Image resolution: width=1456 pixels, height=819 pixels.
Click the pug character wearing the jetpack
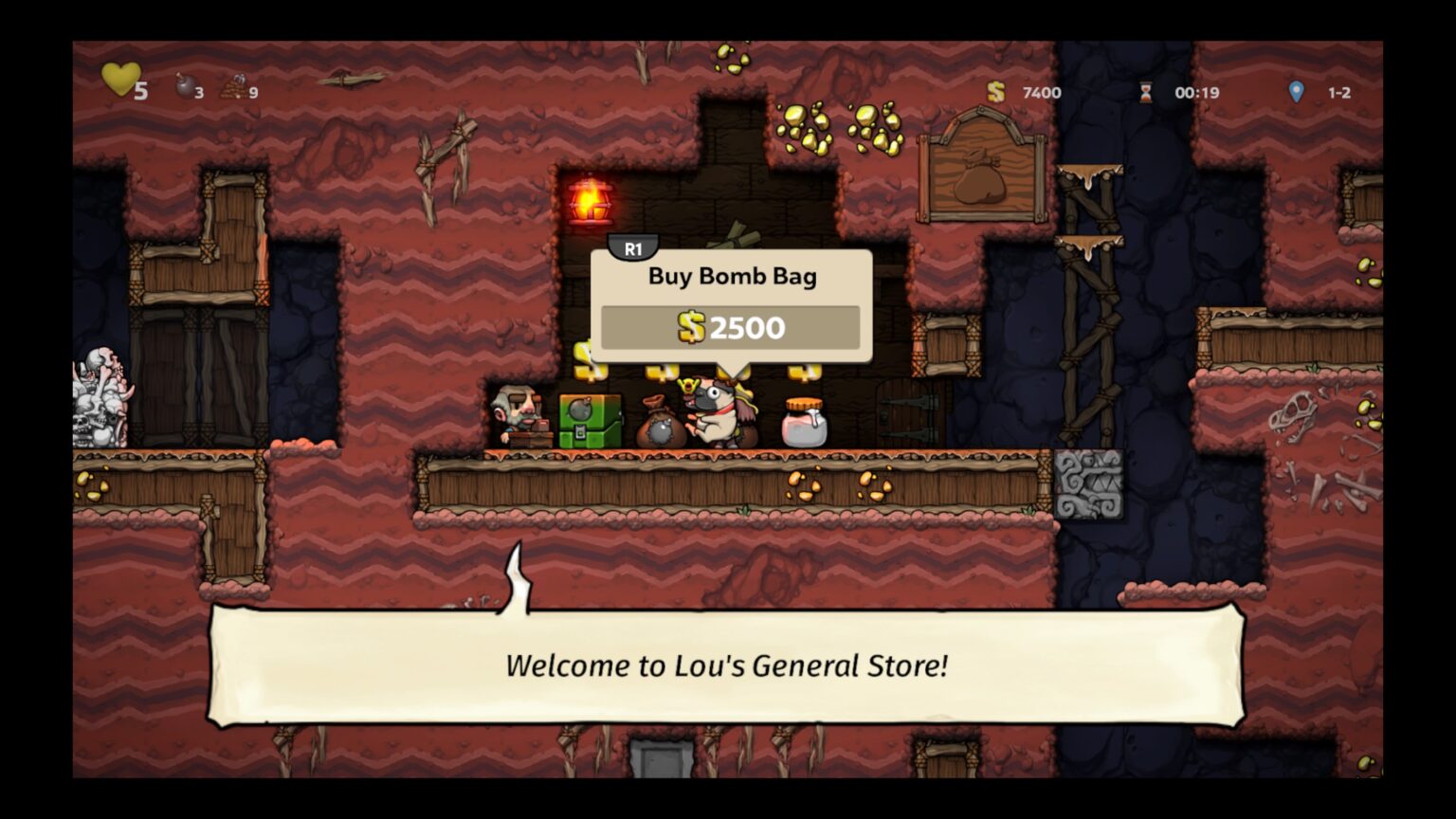(x=716, y=412)
